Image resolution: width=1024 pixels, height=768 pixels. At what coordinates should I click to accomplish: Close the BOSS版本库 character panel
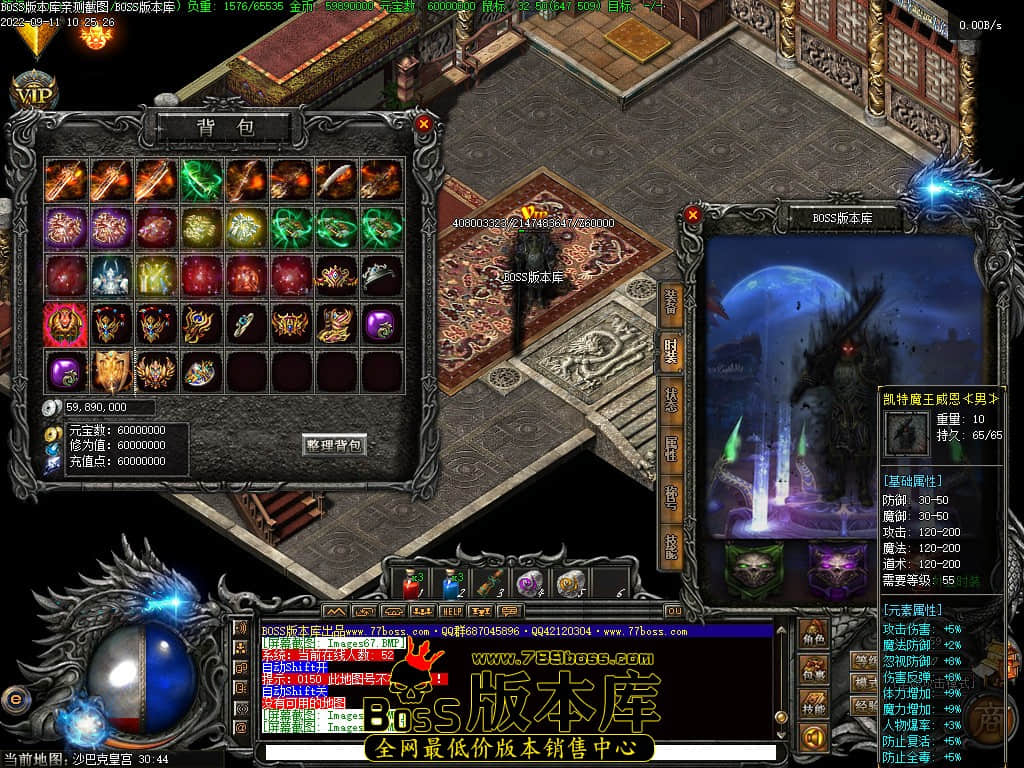click(692, 214)
